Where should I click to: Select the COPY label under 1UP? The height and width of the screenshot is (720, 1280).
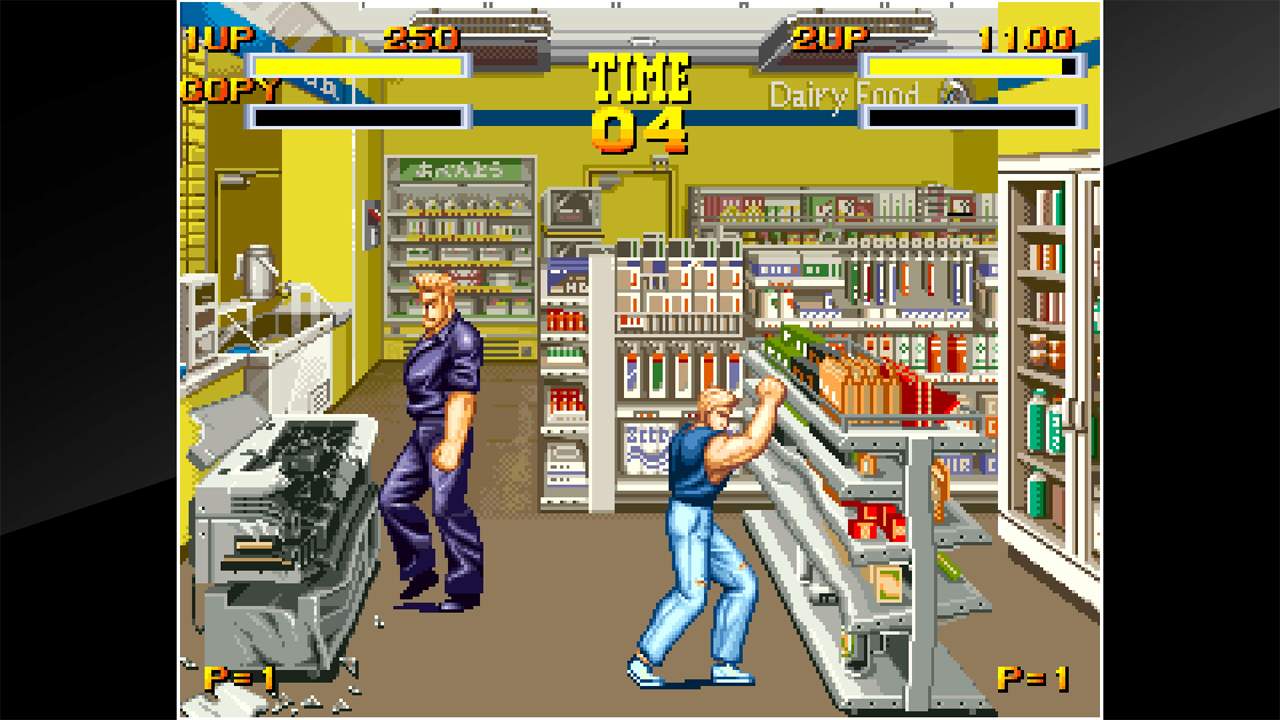221,91
